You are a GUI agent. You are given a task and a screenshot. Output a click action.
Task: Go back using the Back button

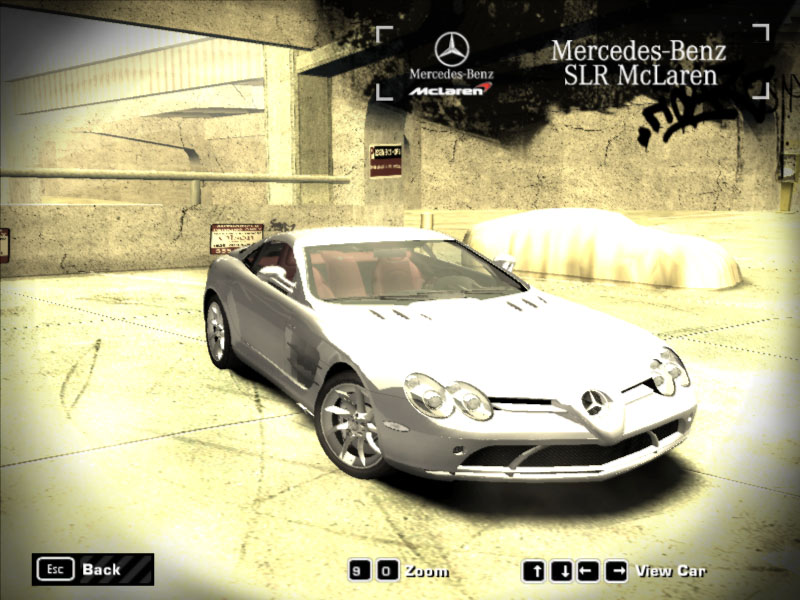pos(92,569)
